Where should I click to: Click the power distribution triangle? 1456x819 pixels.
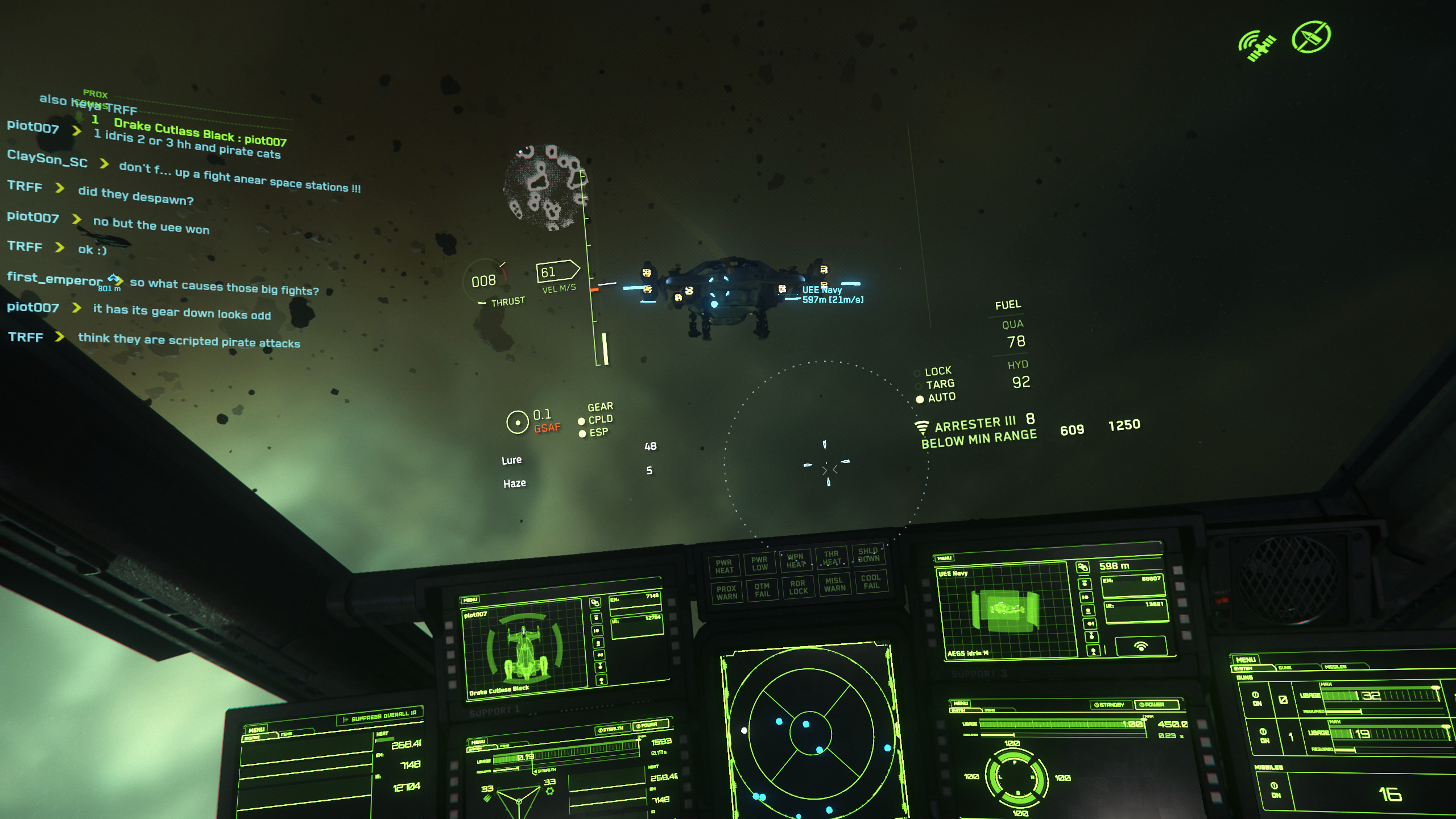pyautogui.click(x=518, y=800)
